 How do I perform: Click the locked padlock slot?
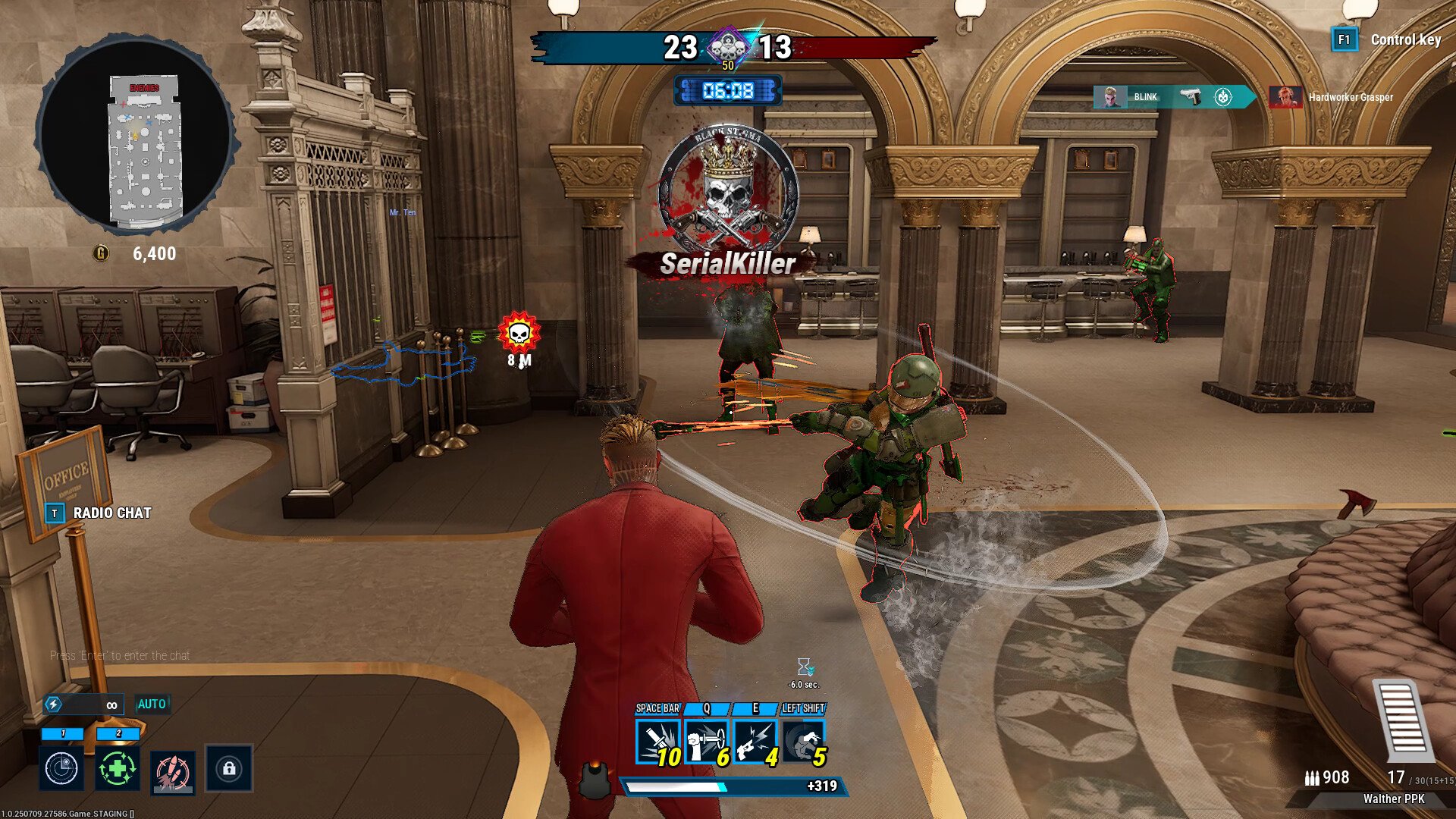(229, 769)
